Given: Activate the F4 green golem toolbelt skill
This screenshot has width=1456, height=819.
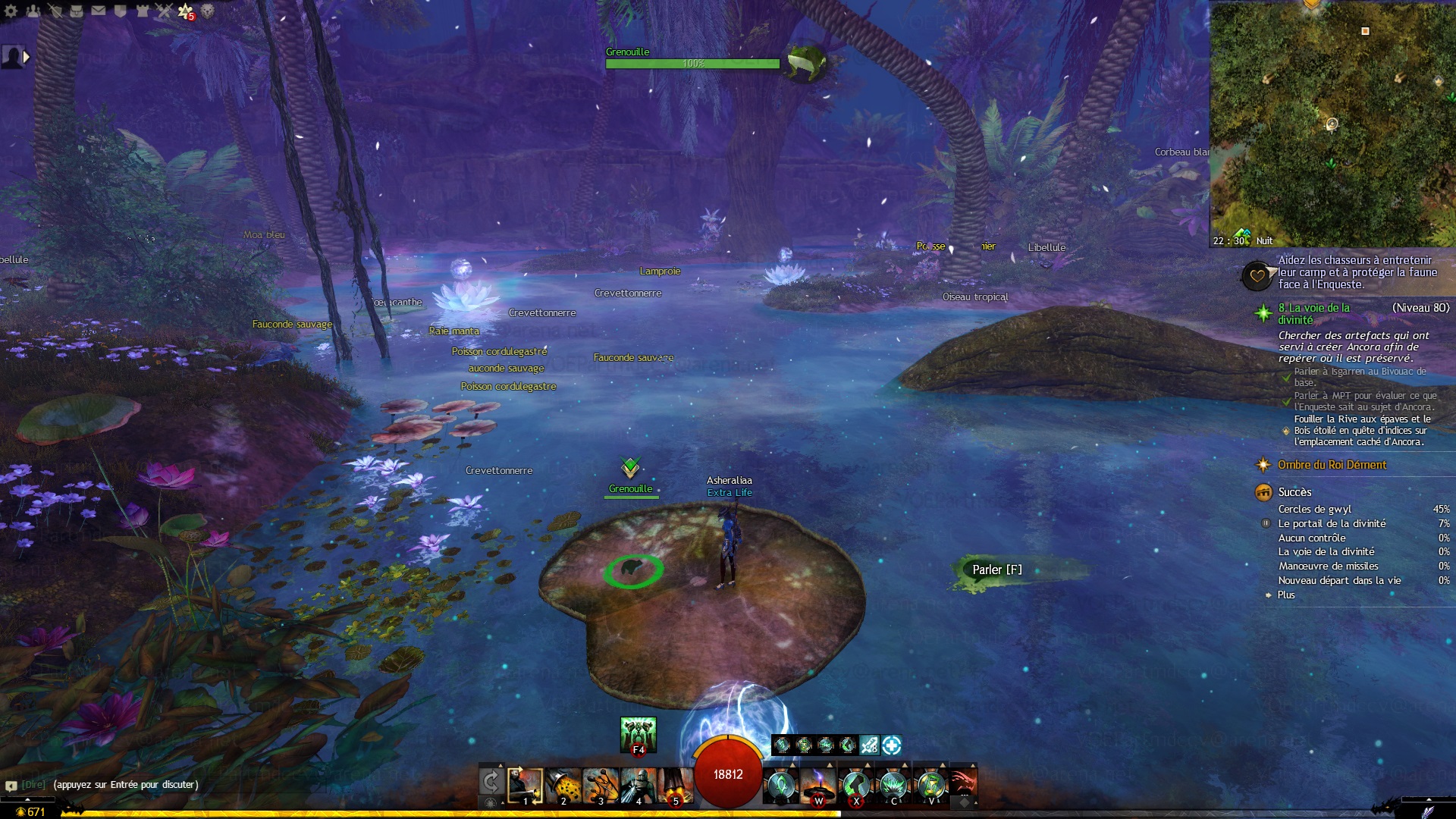Looking at the screenshot, I should click(x=638, y=734).
